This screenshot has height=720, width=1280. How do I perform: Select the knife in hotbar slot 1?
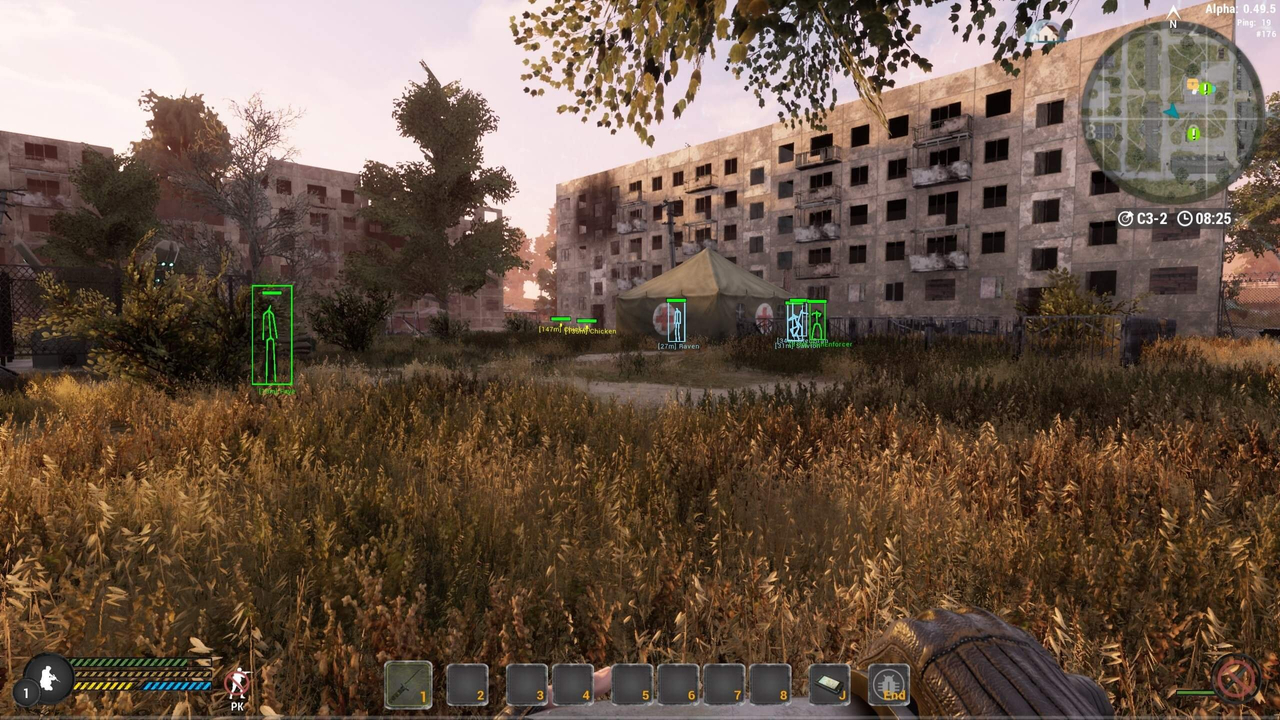(x=410, y=684)
